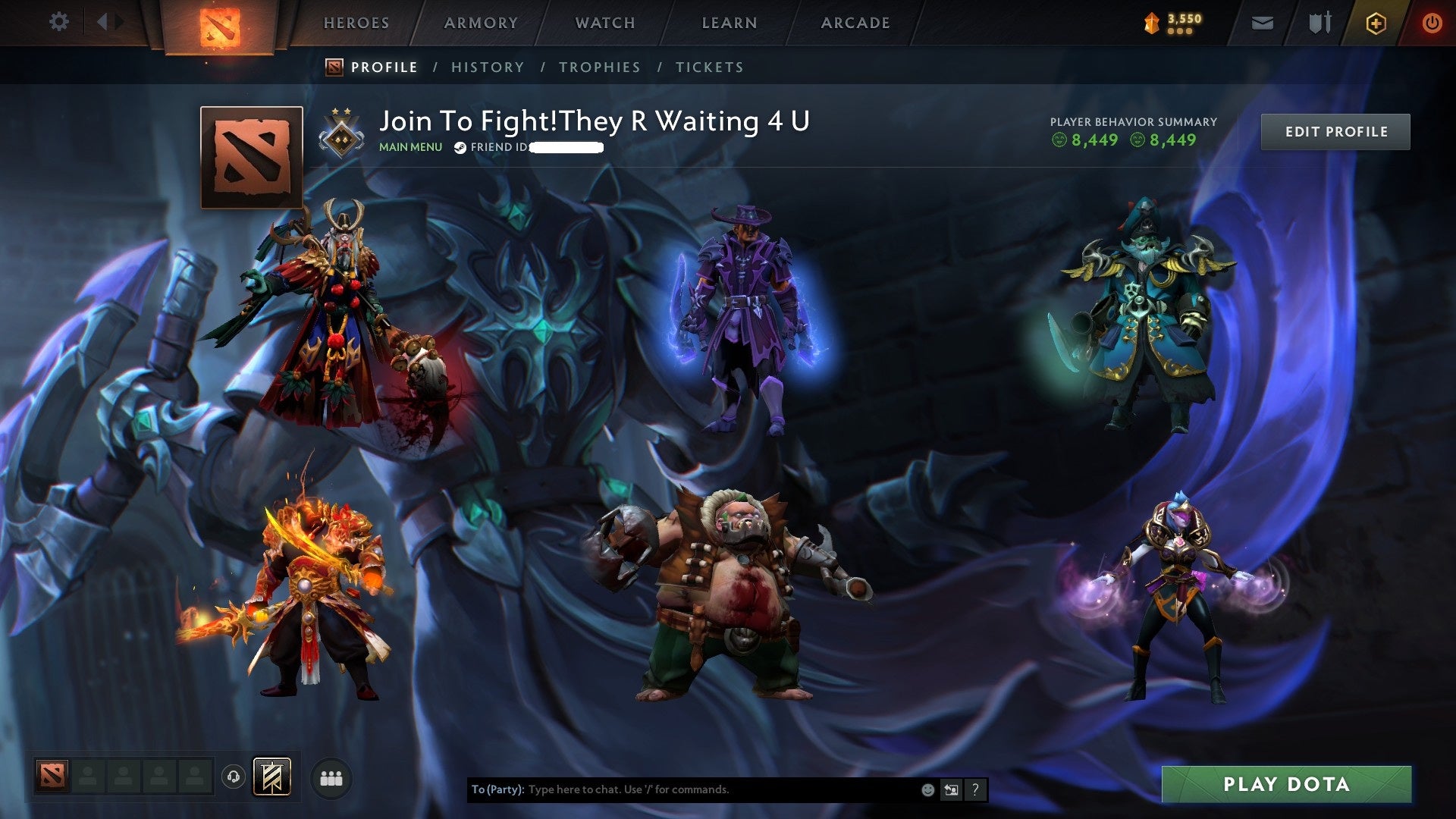Open the Armory shield and sword icon

click(x=1319, y=23)
